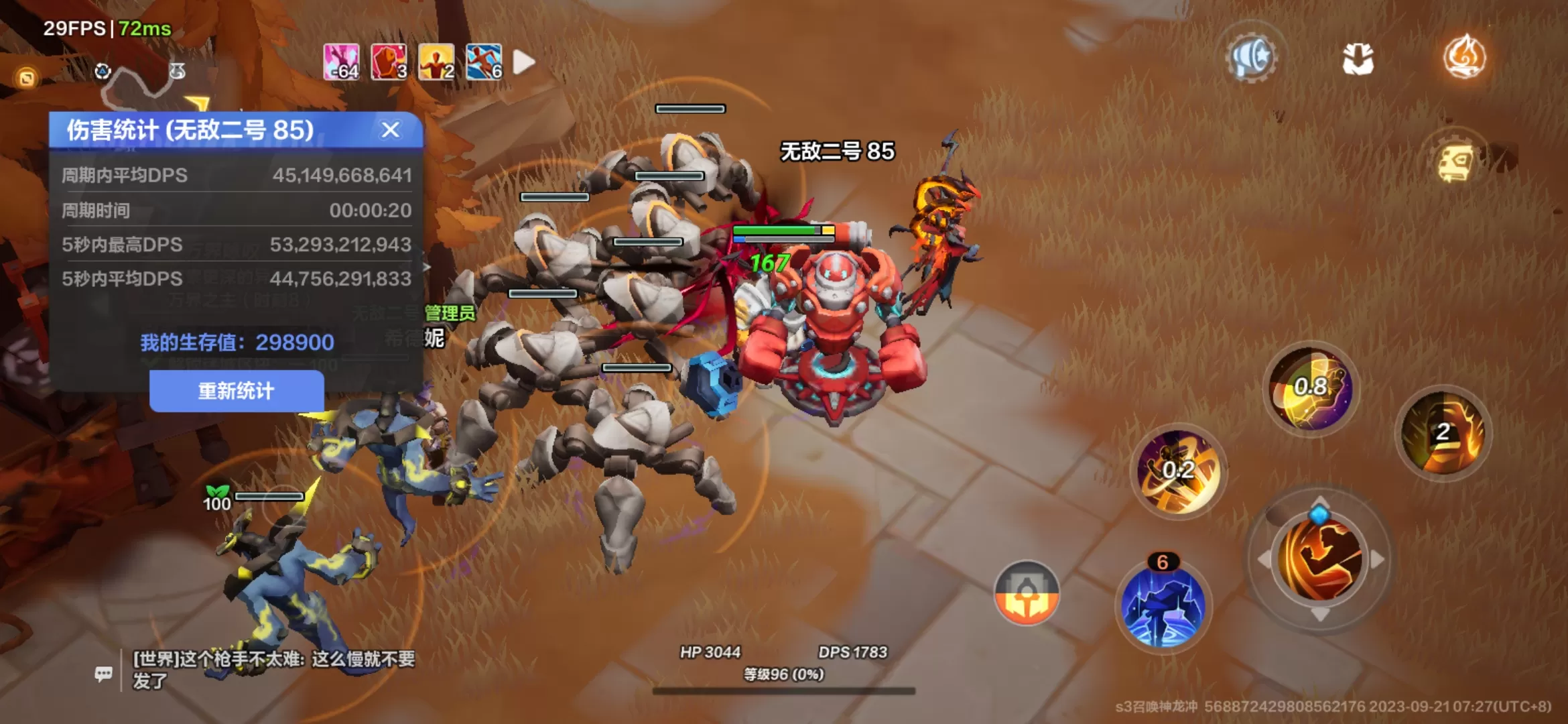Tap the red buff icon with 3 stacks
Viewport: 1568px width, 724px height.
click(x=389, y=62)
